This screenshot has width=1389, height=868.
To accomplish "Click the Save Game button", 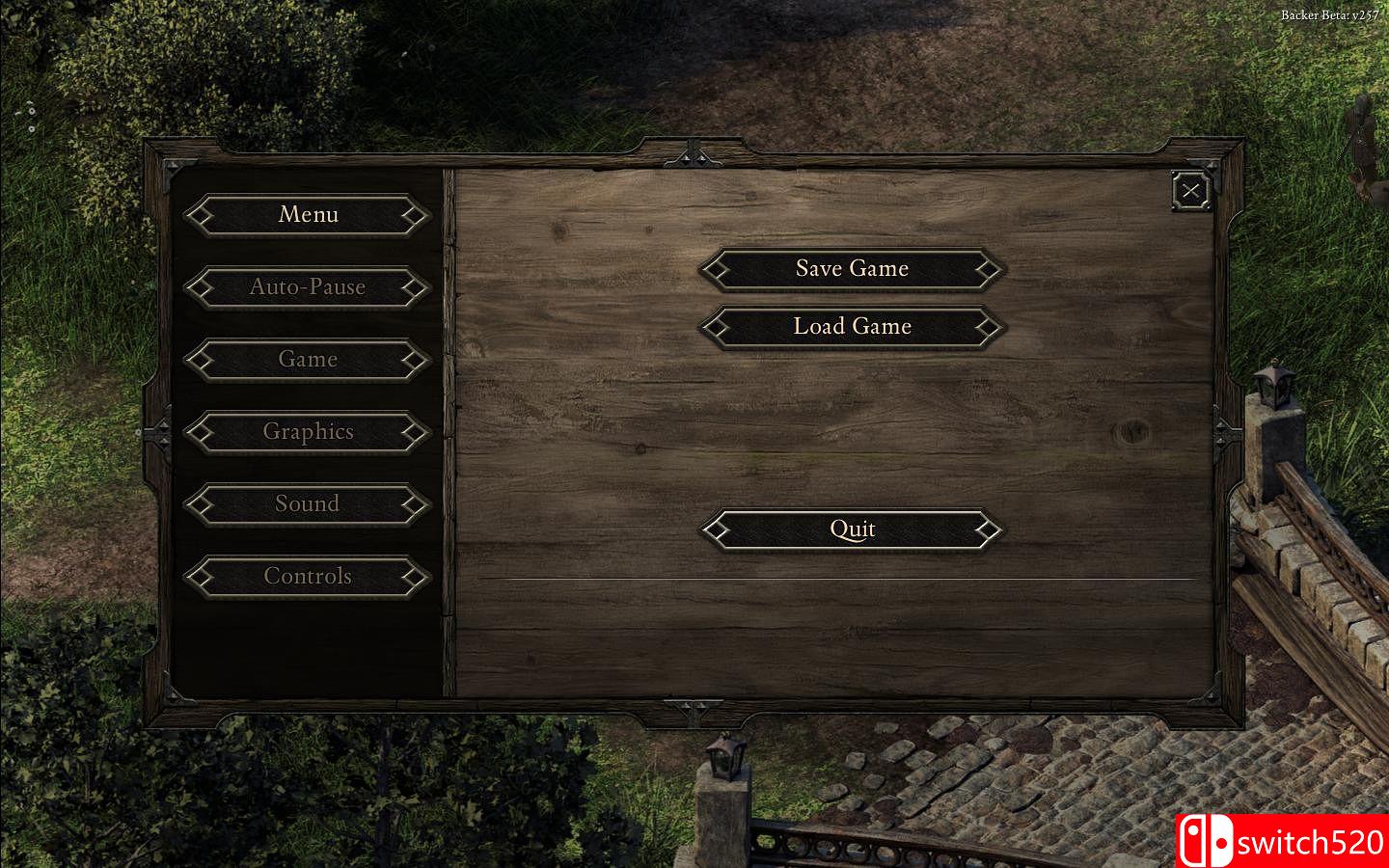I will pos(852,269).
